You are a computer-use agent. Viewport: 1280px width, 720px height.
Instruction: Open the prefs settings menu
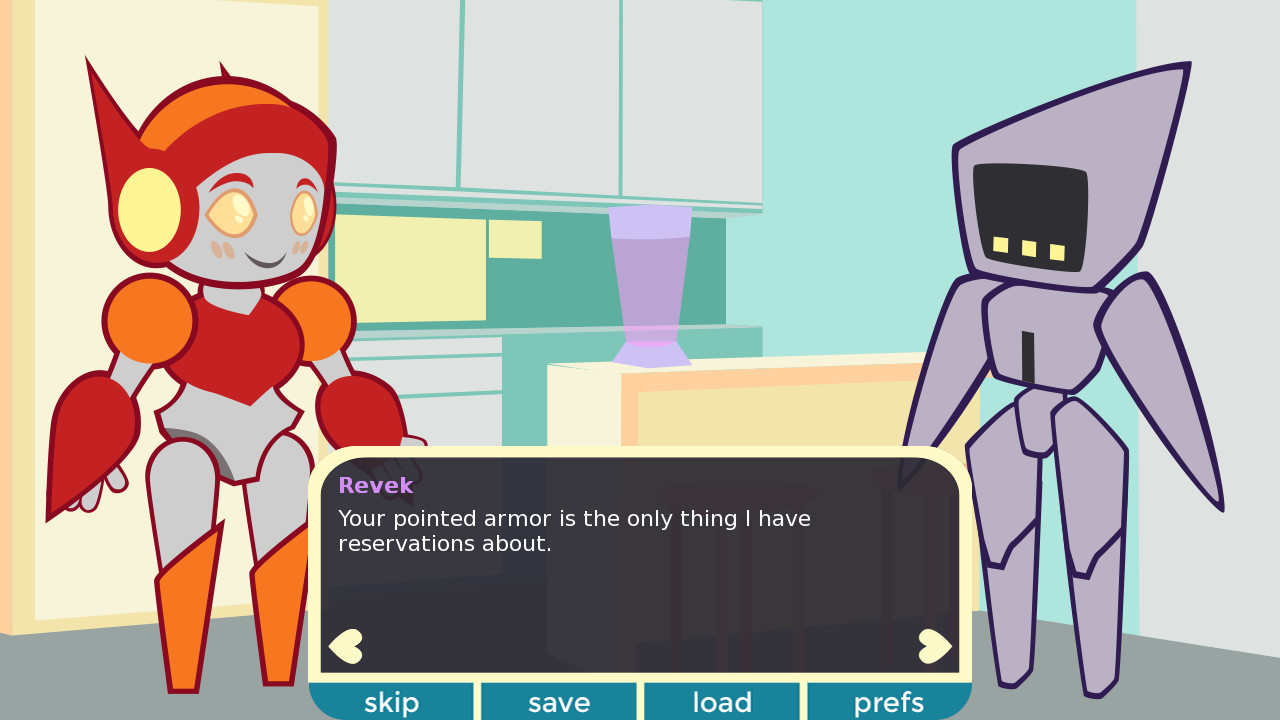click(888, 702)
